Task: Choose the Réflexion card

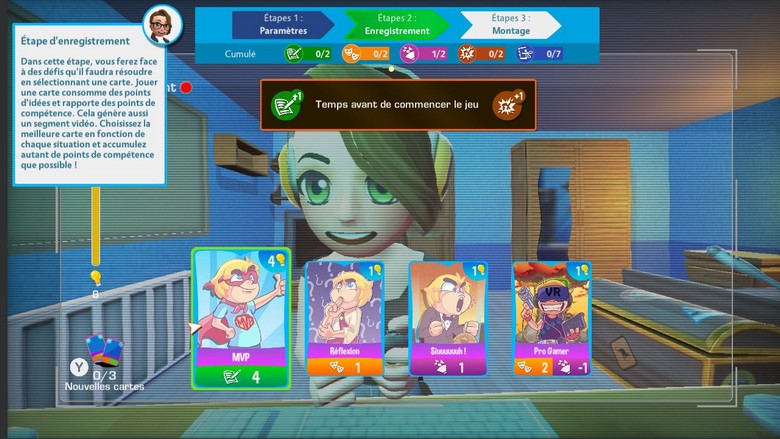Action: pyautogui.click(x=344, y=318)
